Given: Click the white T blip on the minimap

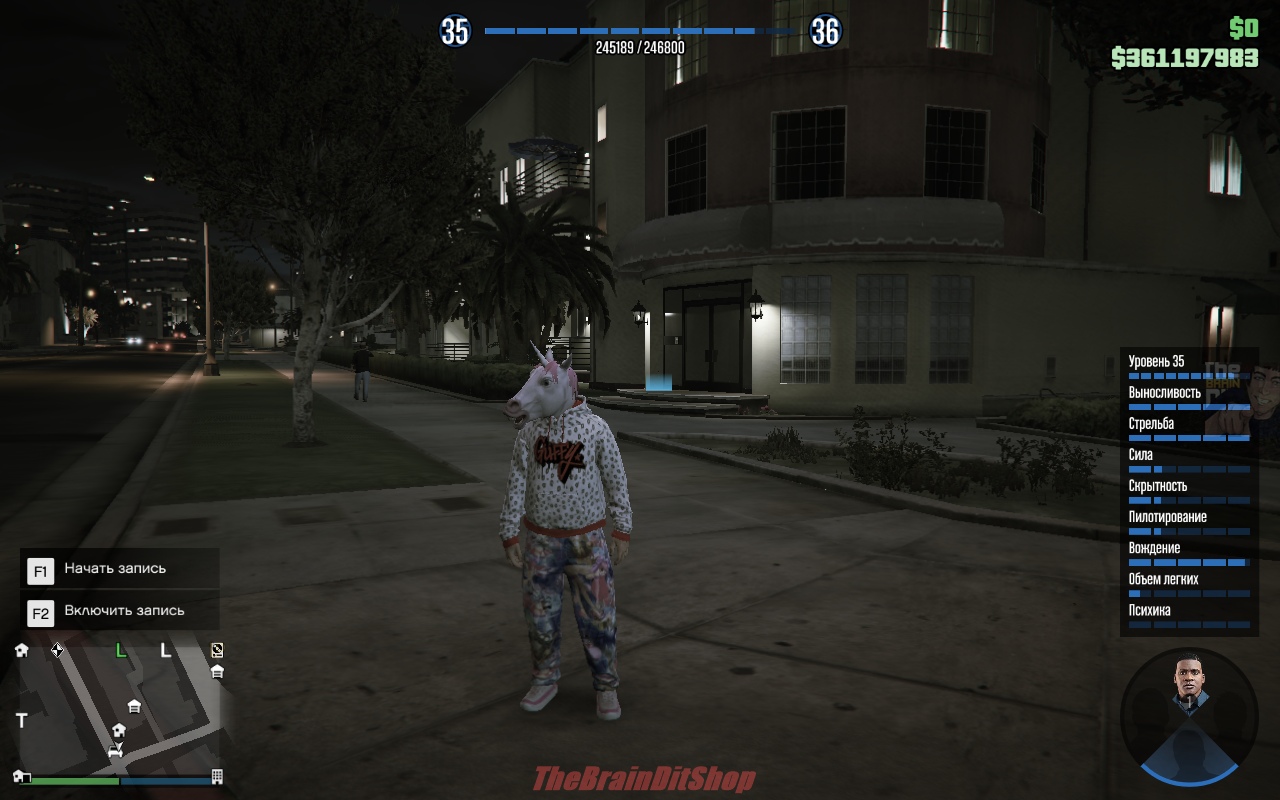Looking at the screenshot, I should click(22, 720).
